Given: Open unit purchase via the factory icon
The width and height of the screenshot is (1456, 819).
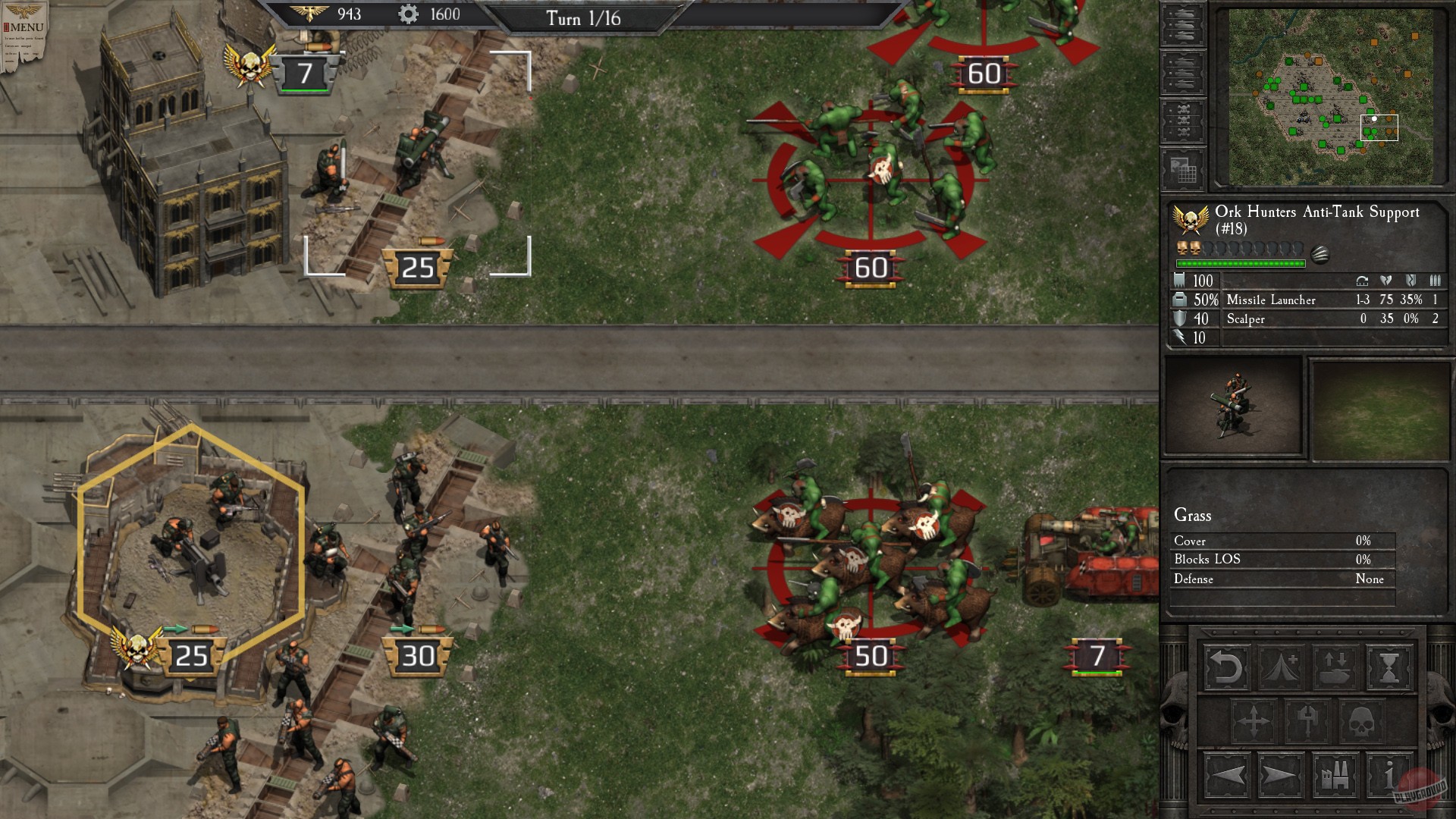Looking at the screenshot, I should click(x=1335, y=773).
